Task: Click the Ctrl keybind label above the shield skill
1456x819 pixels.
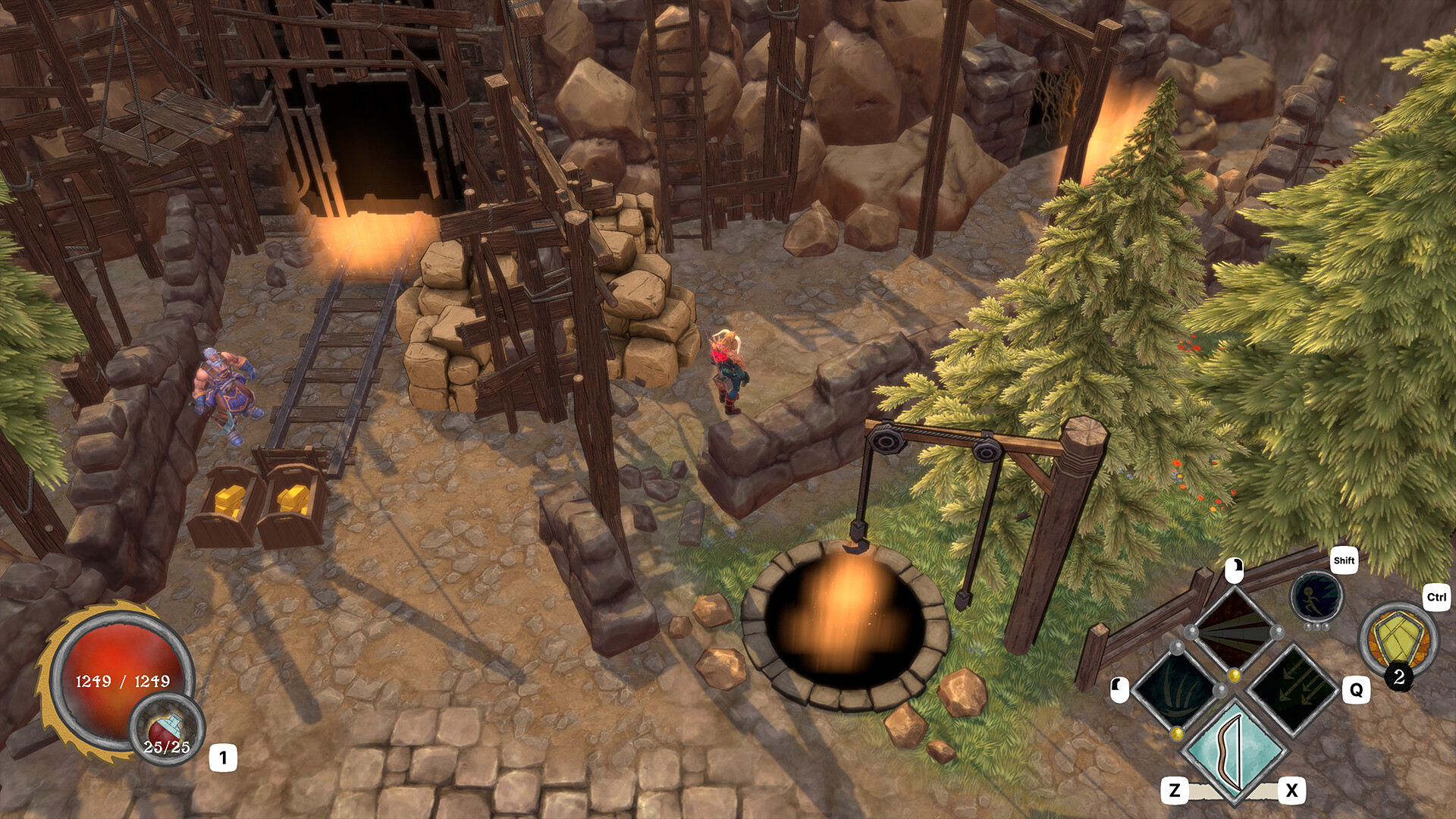Action: [1436, 598]
